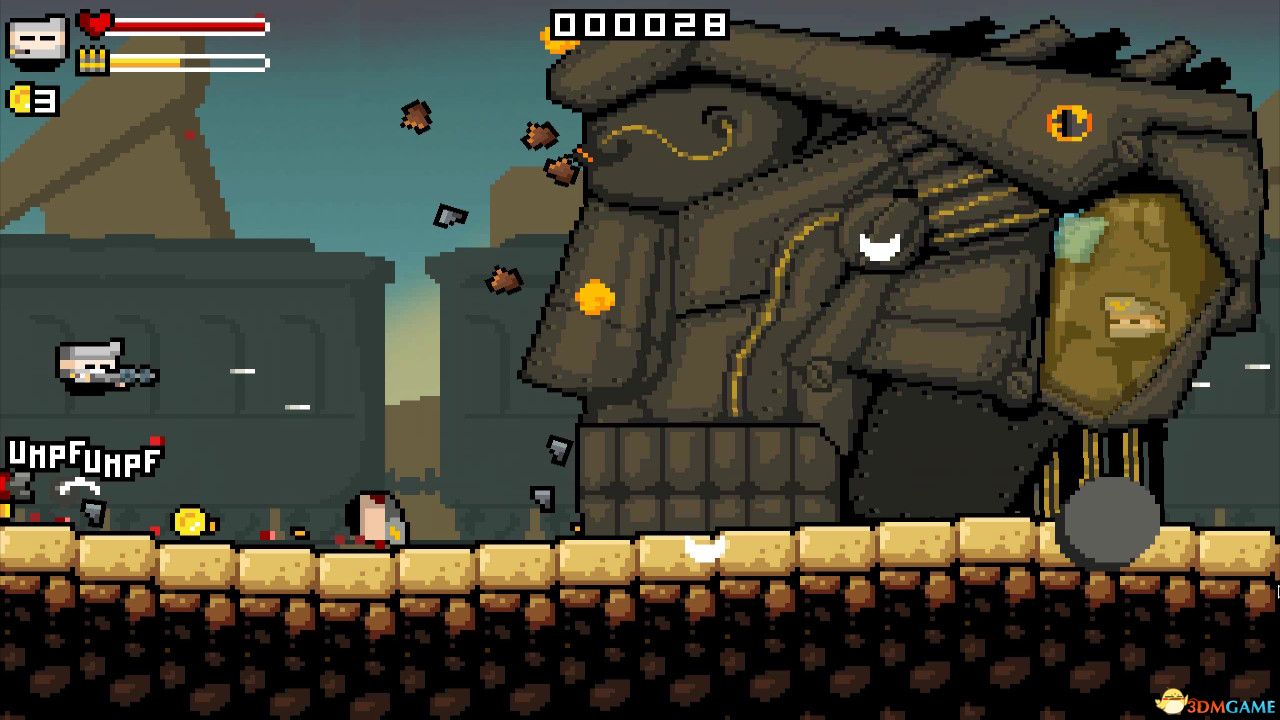Click the yellow bullets ammo icon

click(x=95, y=60)
